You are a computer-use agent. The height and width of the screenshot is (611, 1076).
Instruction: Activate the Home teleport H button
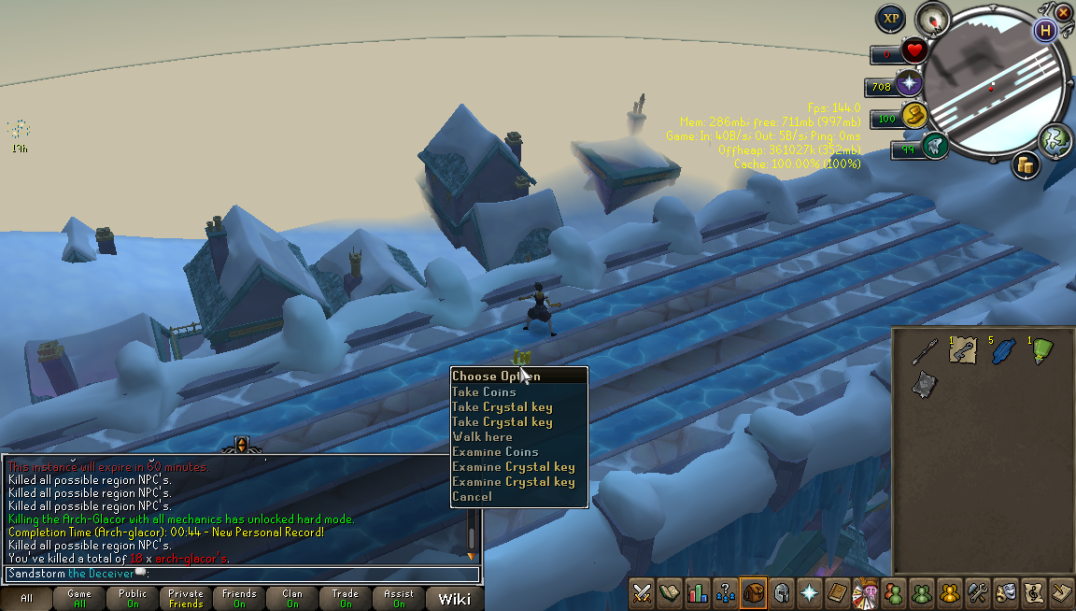coord(1046,30)
